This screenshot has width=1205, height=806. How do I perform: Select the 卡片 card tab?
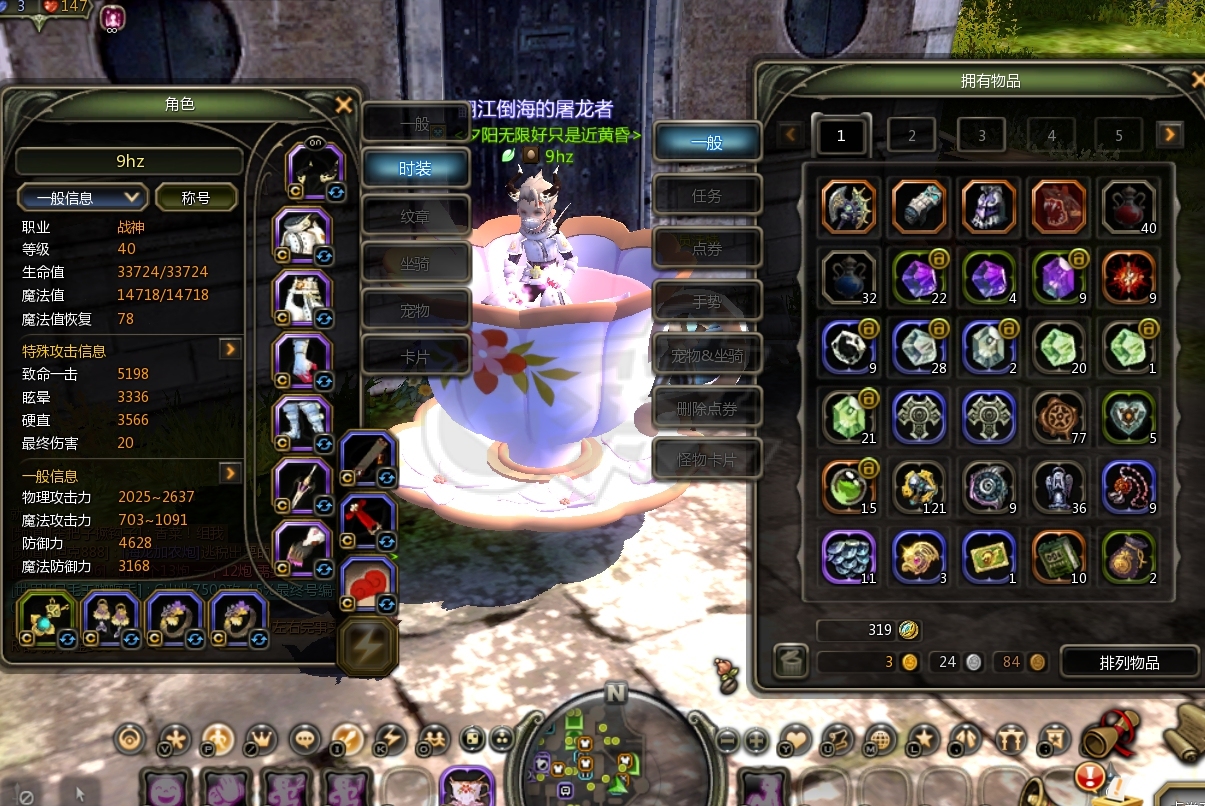click(415, 357)
